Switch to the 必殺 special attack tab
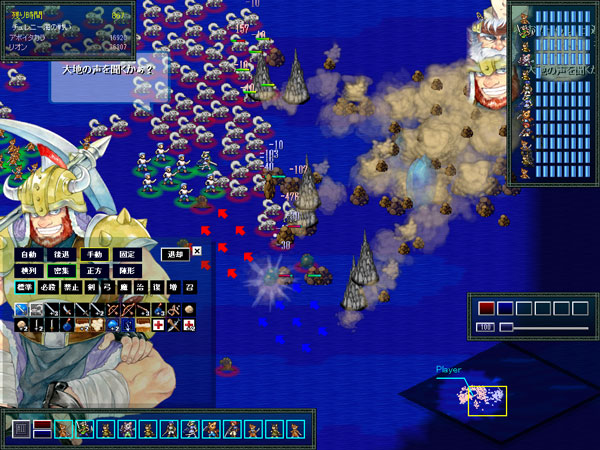Image resolution: width=600 pixels, height=450 pixels. 49,288
